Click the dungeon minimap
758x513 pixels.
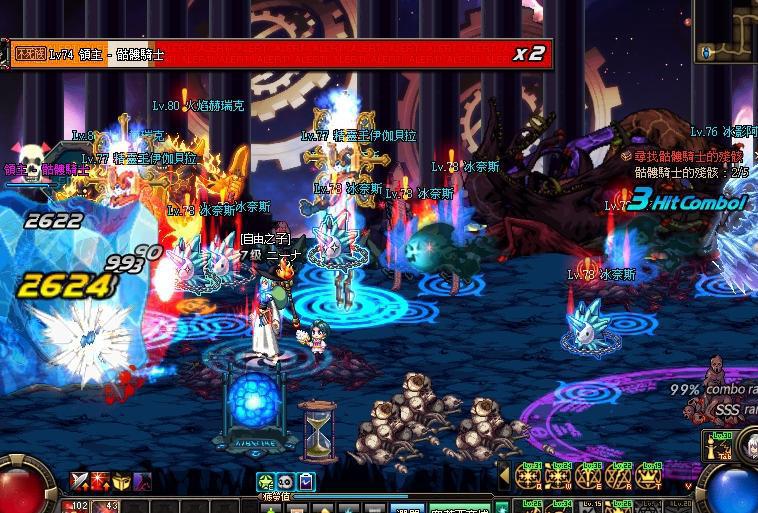(x=726, y=36)
